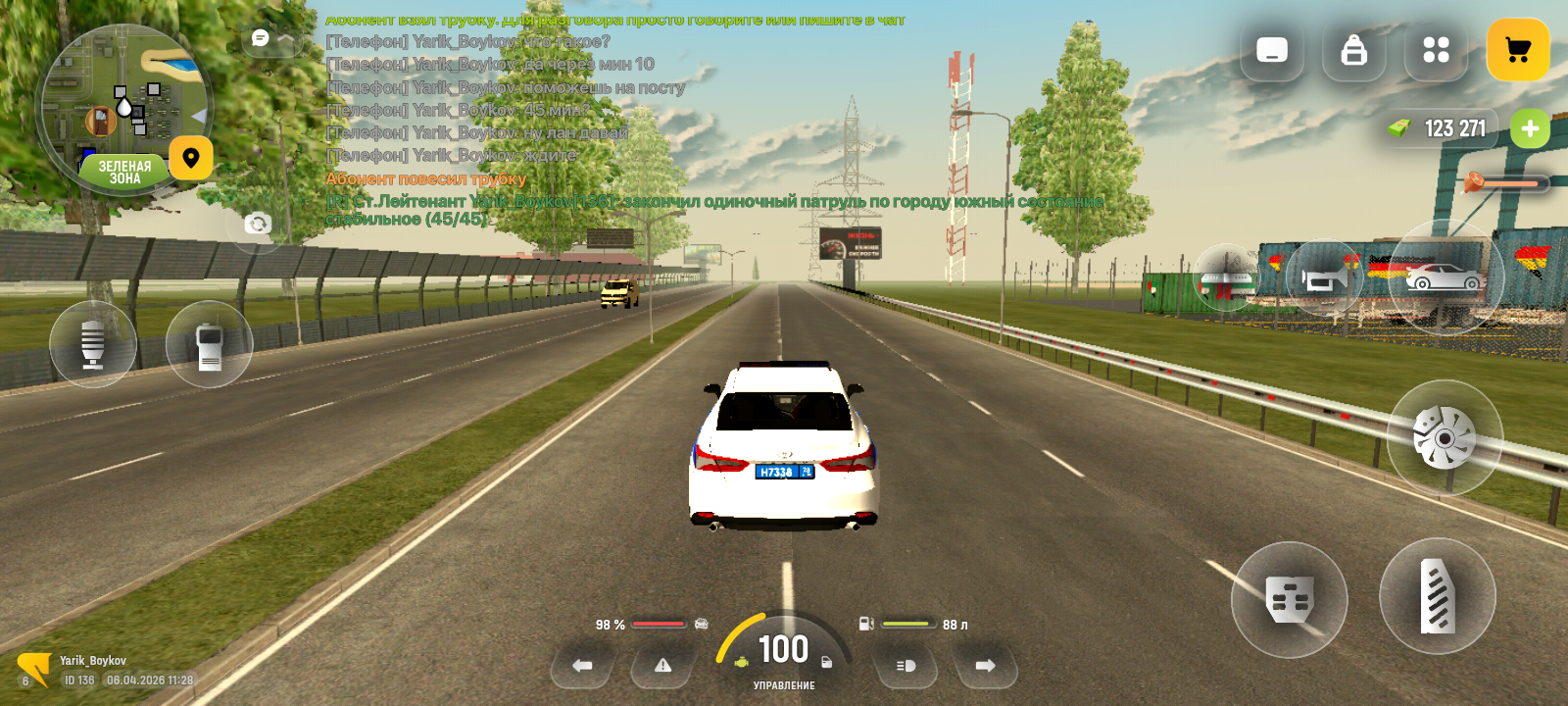Tap the yellow location pin button
Screen dimensions: 1568x706
pos(191,158)
